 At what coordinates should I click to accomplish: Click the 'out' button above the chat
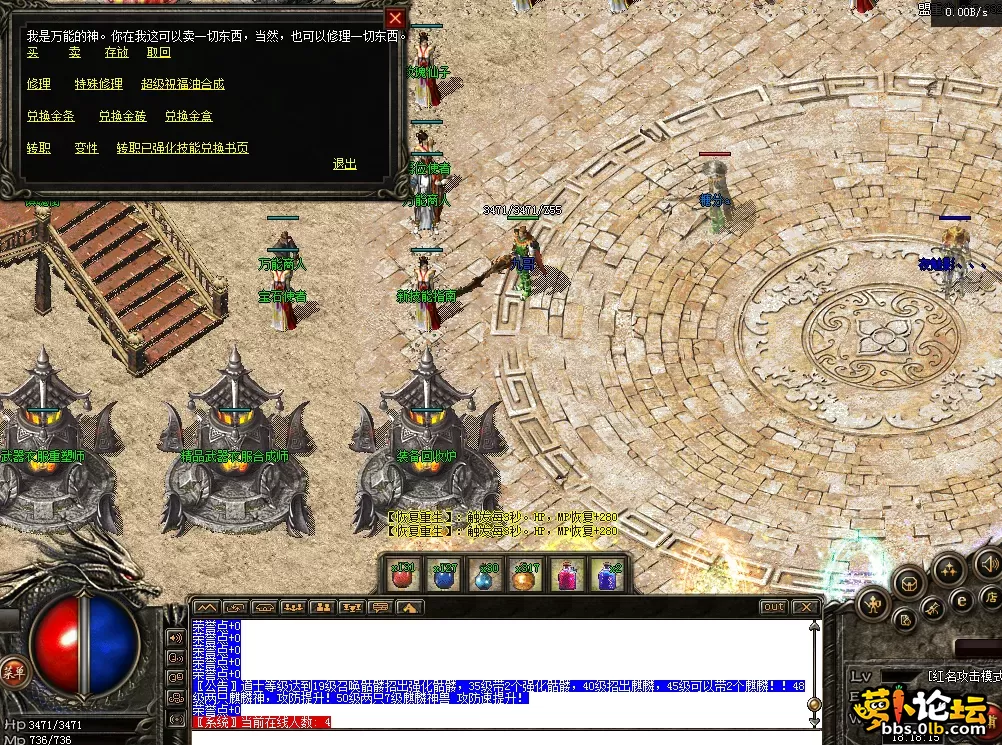pos(773,607)
